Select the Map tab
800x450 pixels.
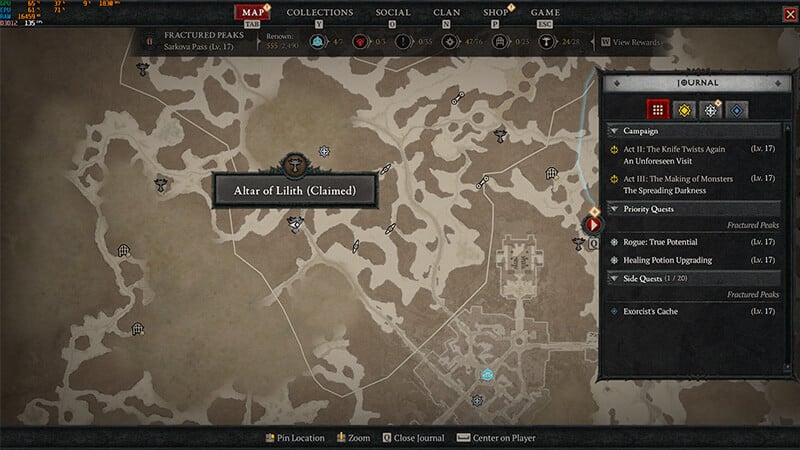click(x=252, y=13)
